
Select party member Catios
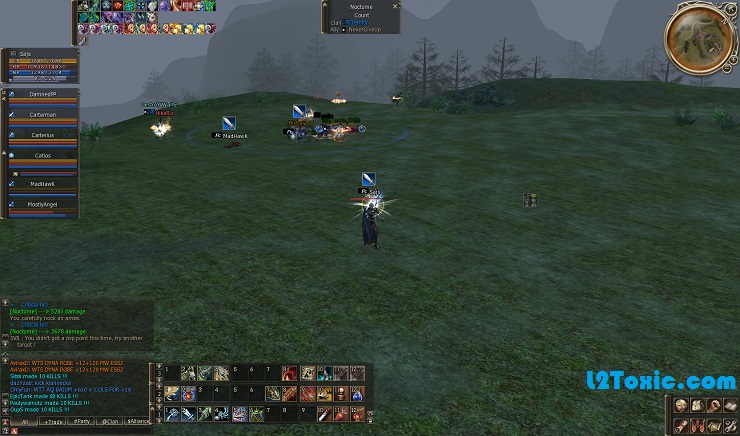click(x=42, y=156)
